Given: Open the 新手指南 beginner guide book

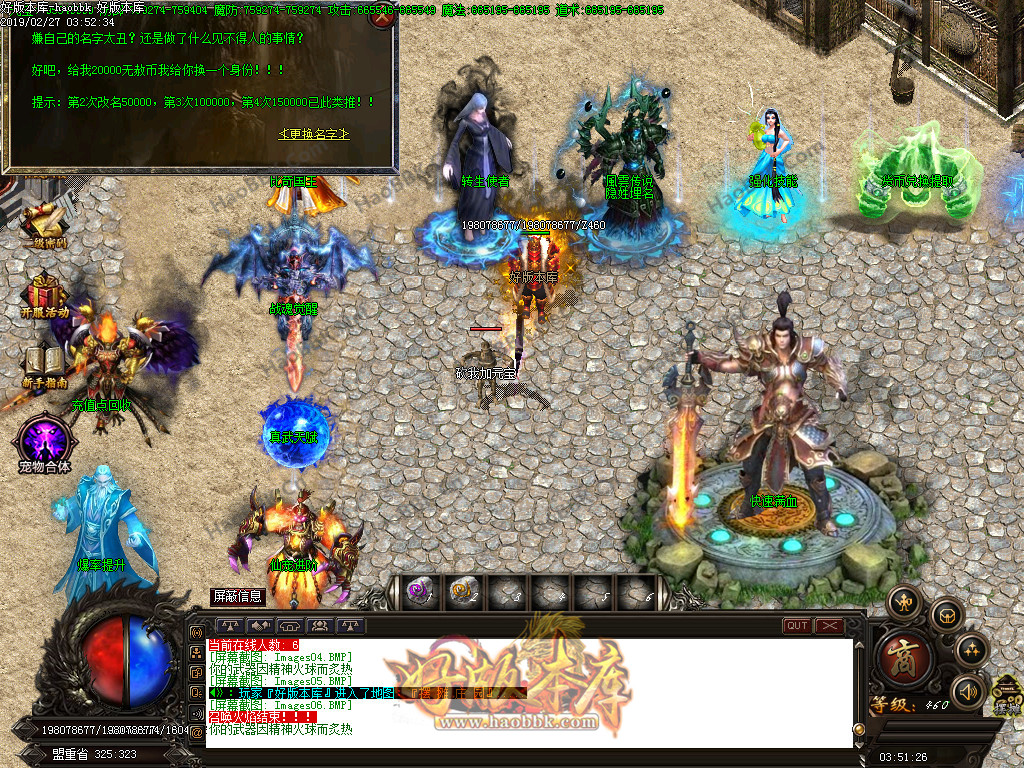Looking at the screenshot, I should pos(44,363).
